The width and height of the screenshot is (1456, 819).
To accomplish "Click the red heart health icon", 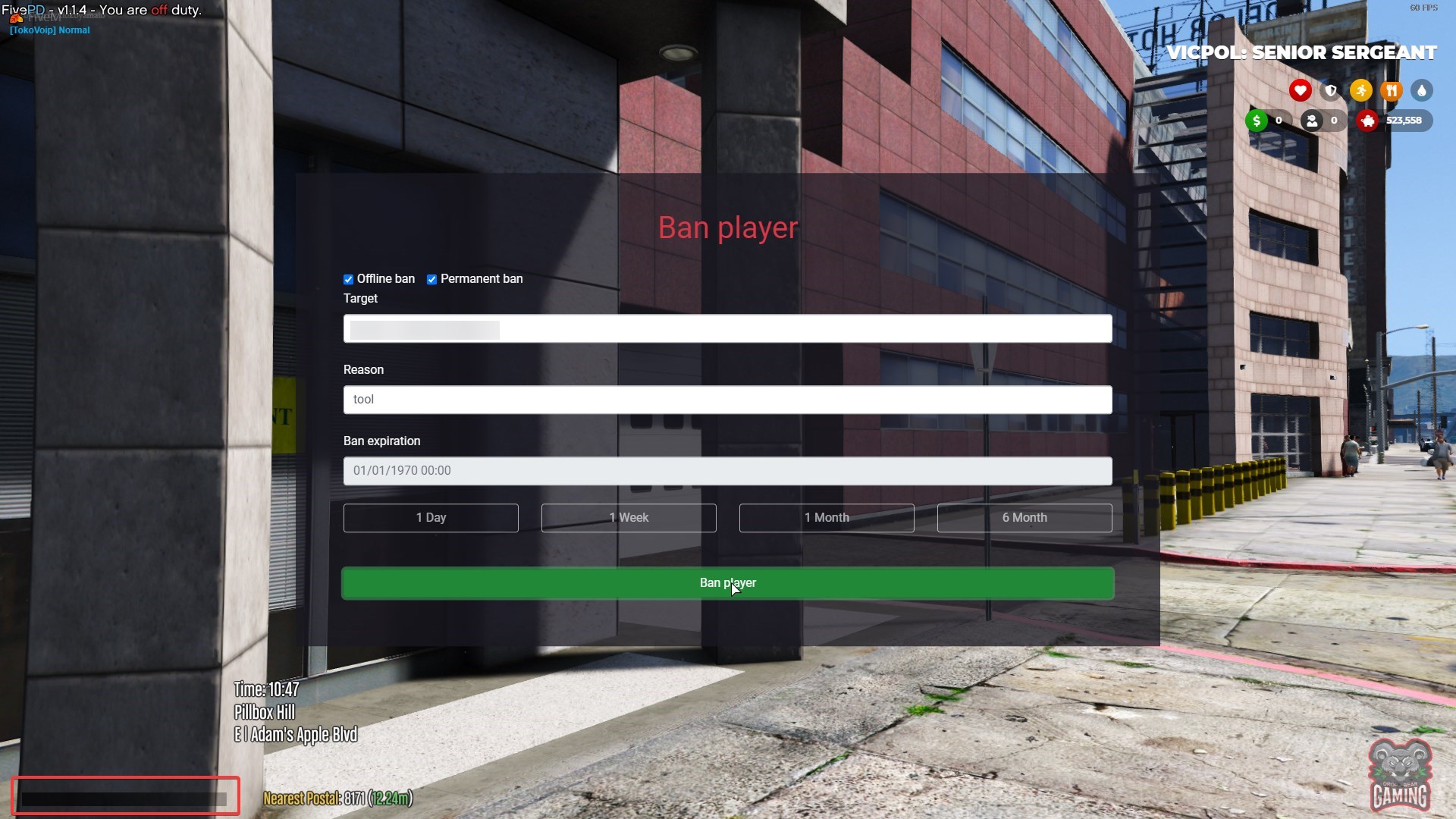I will [x=1301, y=90].
